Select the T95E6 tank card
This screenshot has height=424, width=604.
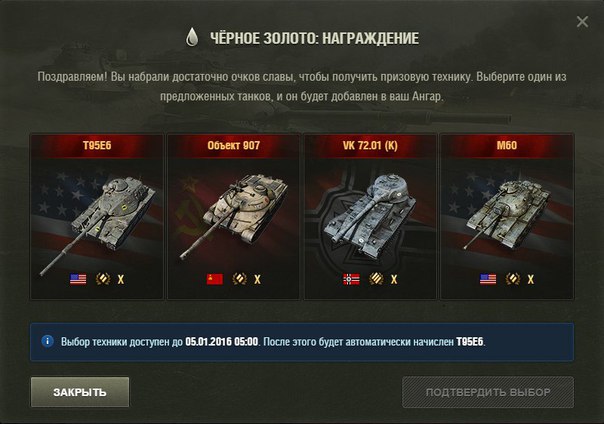(97, 216)
